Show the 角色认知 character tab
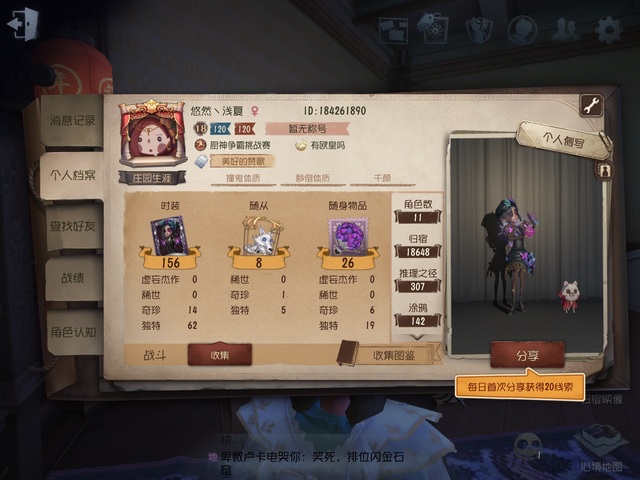Viewport: 640px width, 480px height. pyautogui.click(x=73, y=332)
